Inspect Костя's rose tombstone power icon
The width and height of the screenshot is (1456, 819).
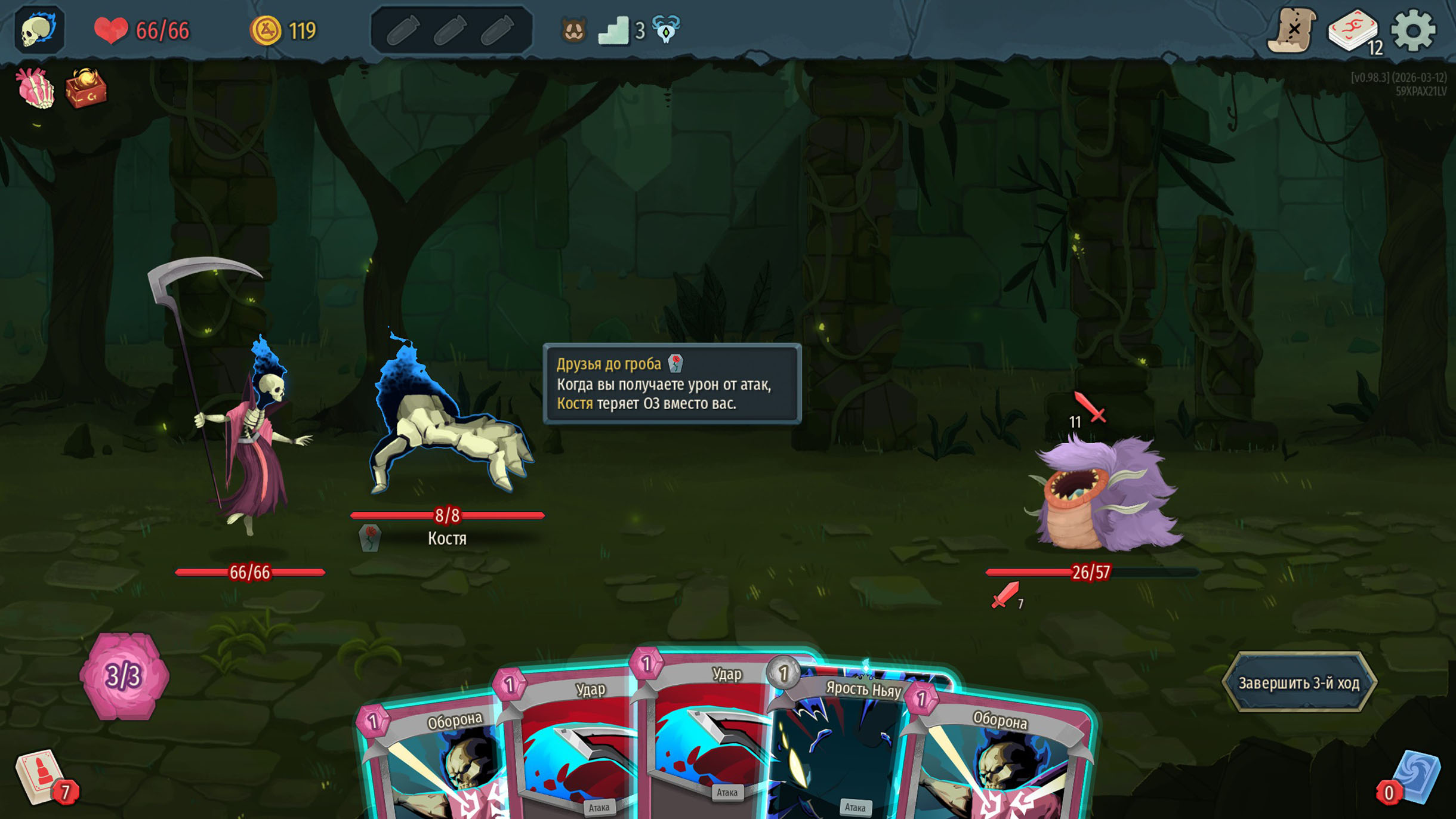coord(370,538)
